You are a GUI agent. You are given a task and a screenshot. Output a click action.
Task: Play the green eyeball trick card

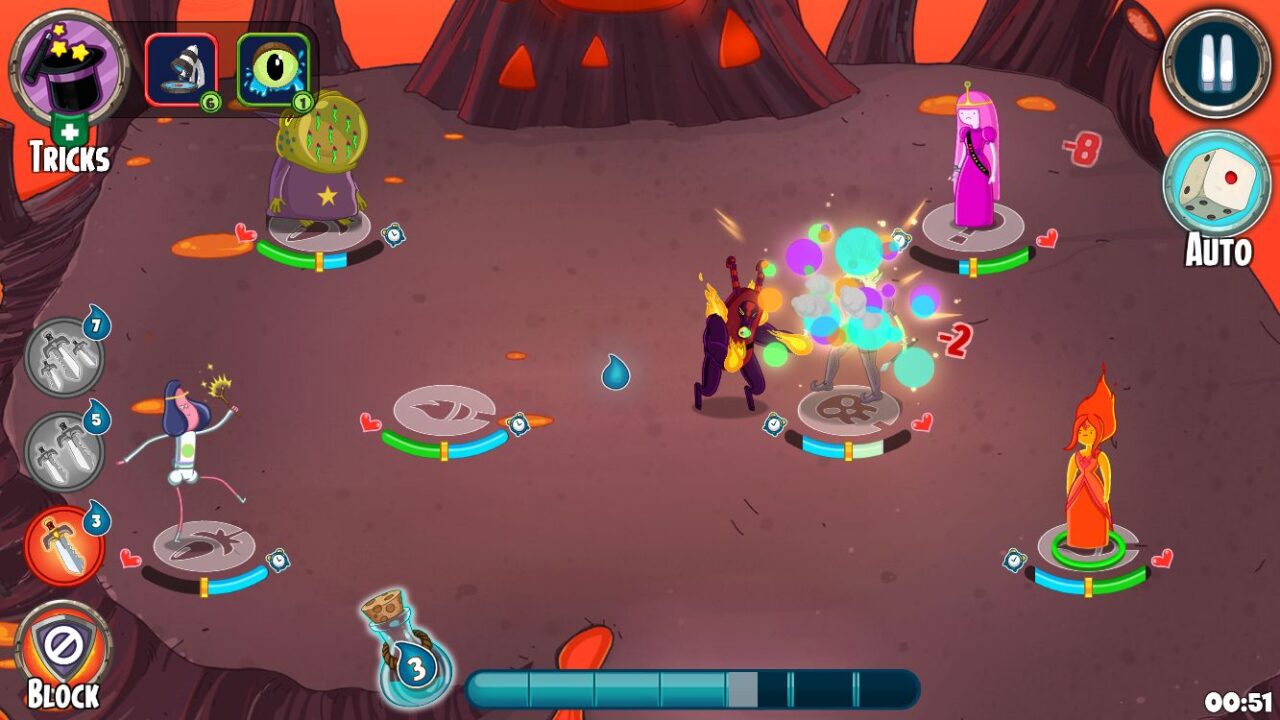click(271, 65)
